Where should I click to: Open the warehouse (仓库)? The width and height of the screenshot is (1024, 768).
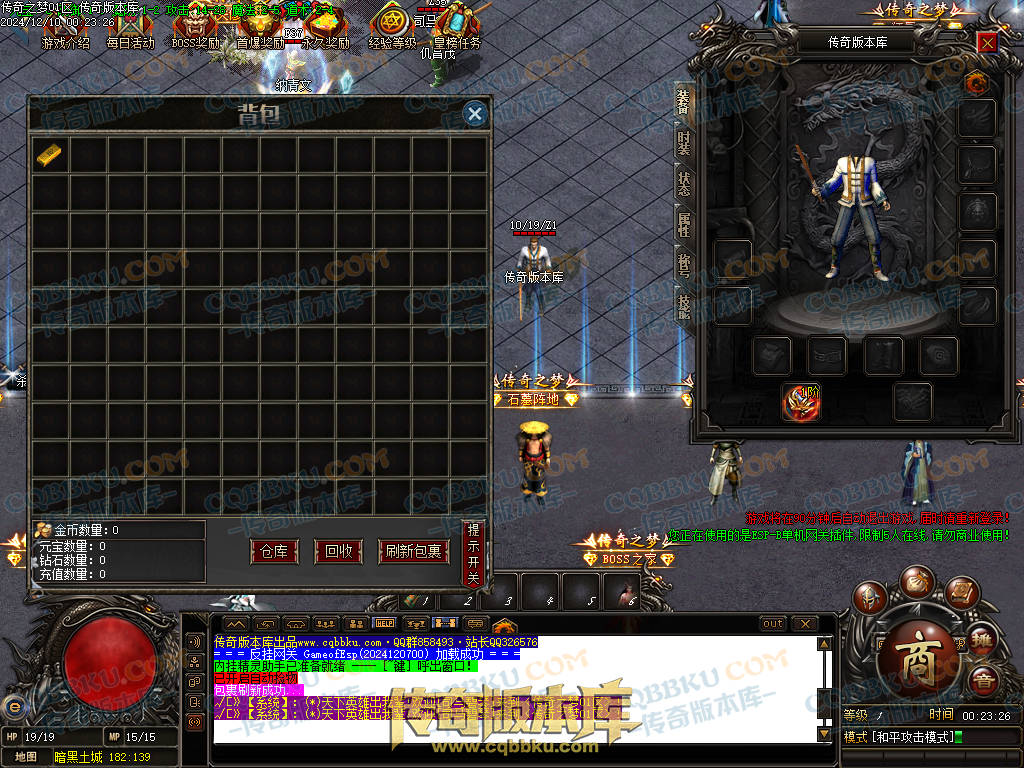point(273,551)
